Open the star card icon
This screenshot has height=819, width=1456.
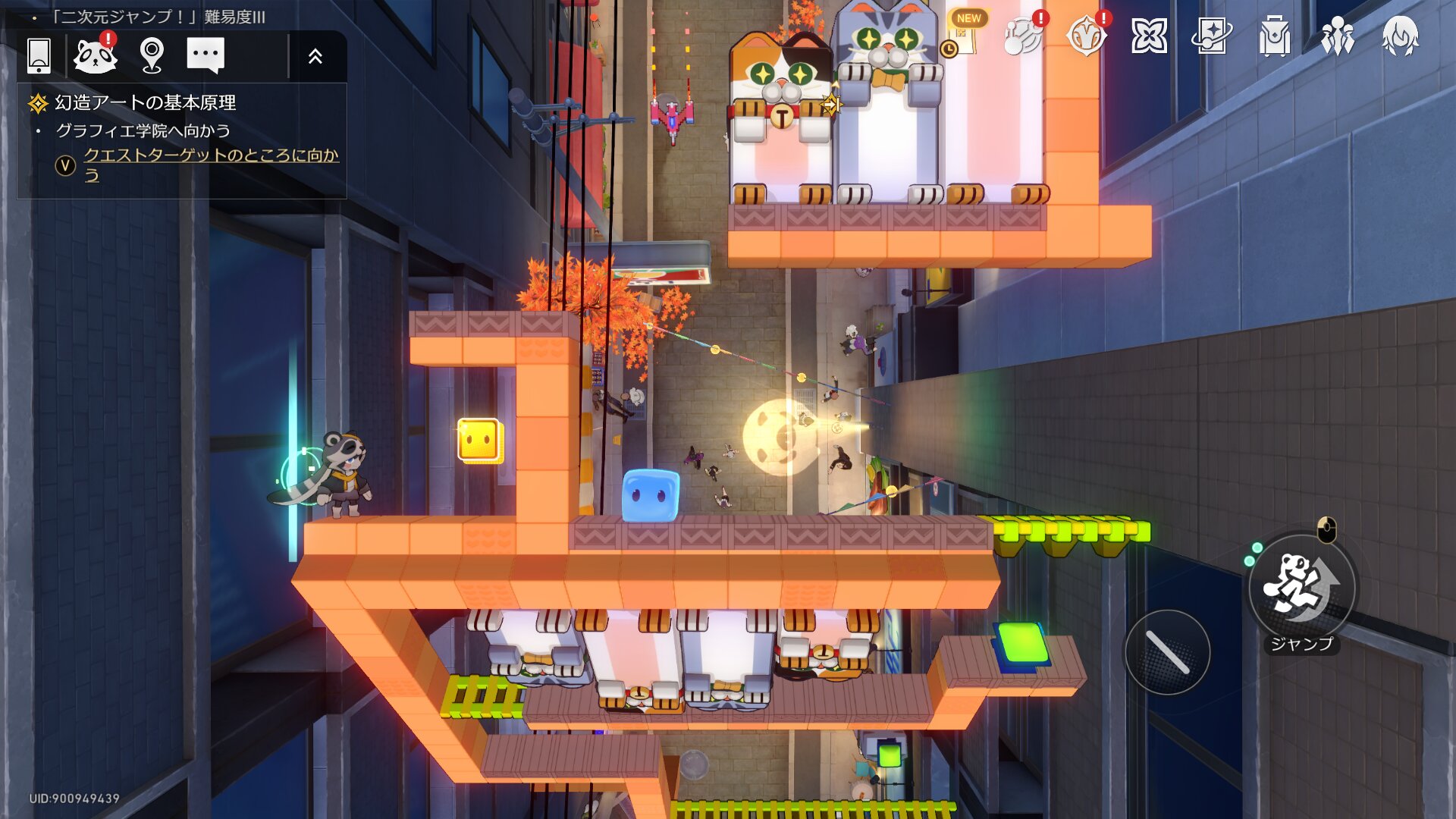(x=1211, y=36)
